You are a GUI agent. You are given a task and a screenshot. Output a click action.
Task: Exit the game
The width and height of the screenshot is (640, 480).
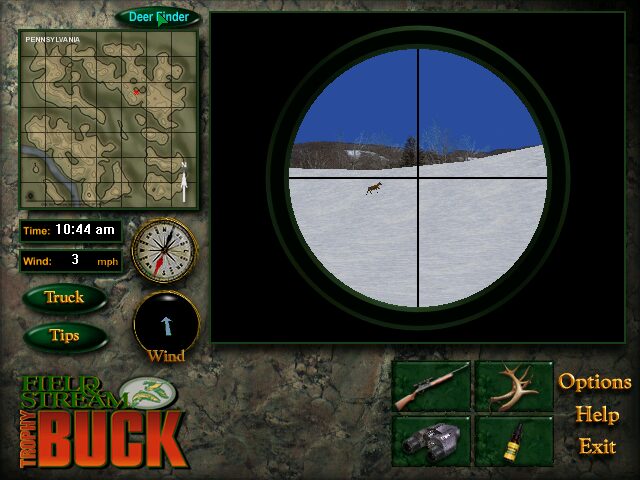click(x=597, y=446)
